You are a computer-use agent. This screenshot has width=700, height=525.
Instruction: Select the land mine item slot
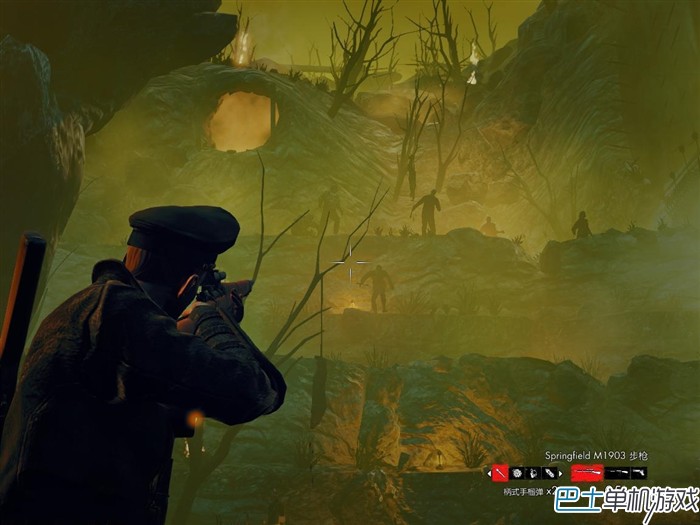pos(518,472)
